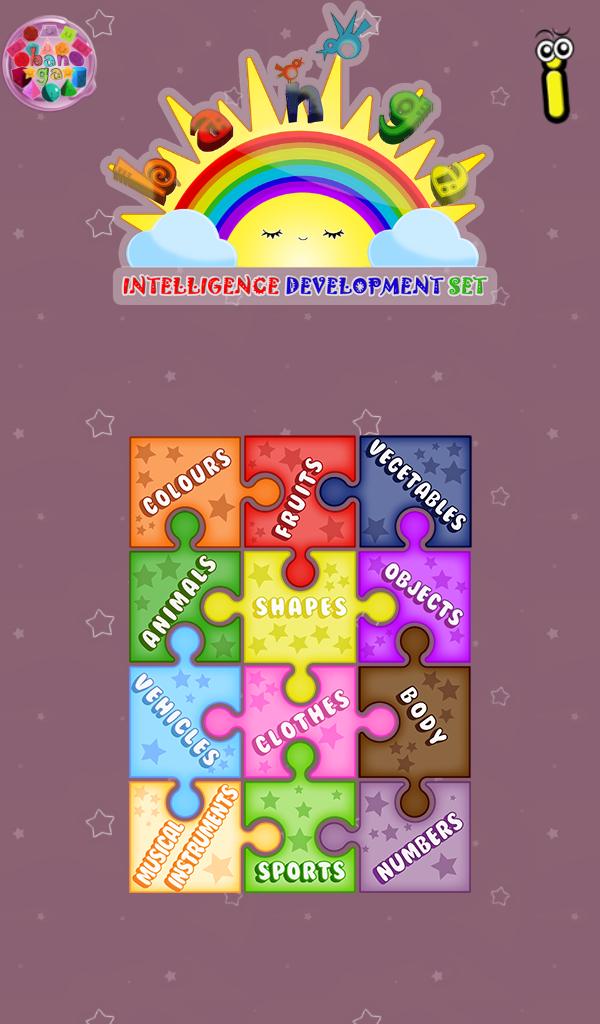Open the Colours category
600x1024 pixels.
tap(185, 487)
